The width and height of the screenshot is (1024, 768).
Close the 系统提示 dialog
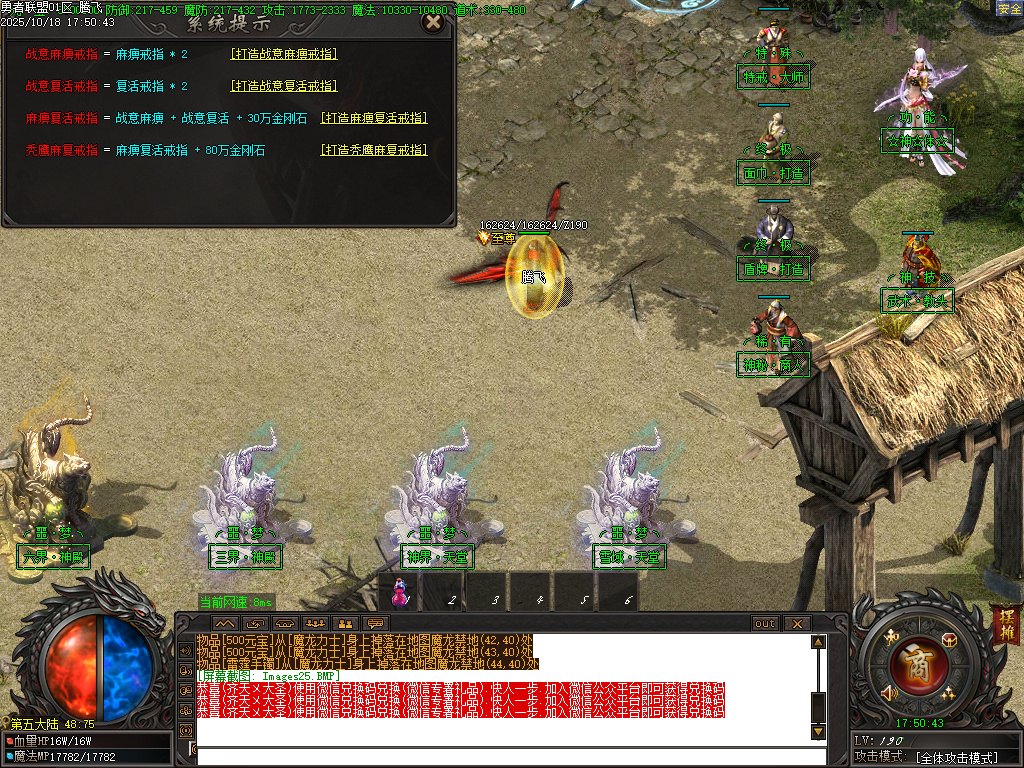[x=432, y=22]
